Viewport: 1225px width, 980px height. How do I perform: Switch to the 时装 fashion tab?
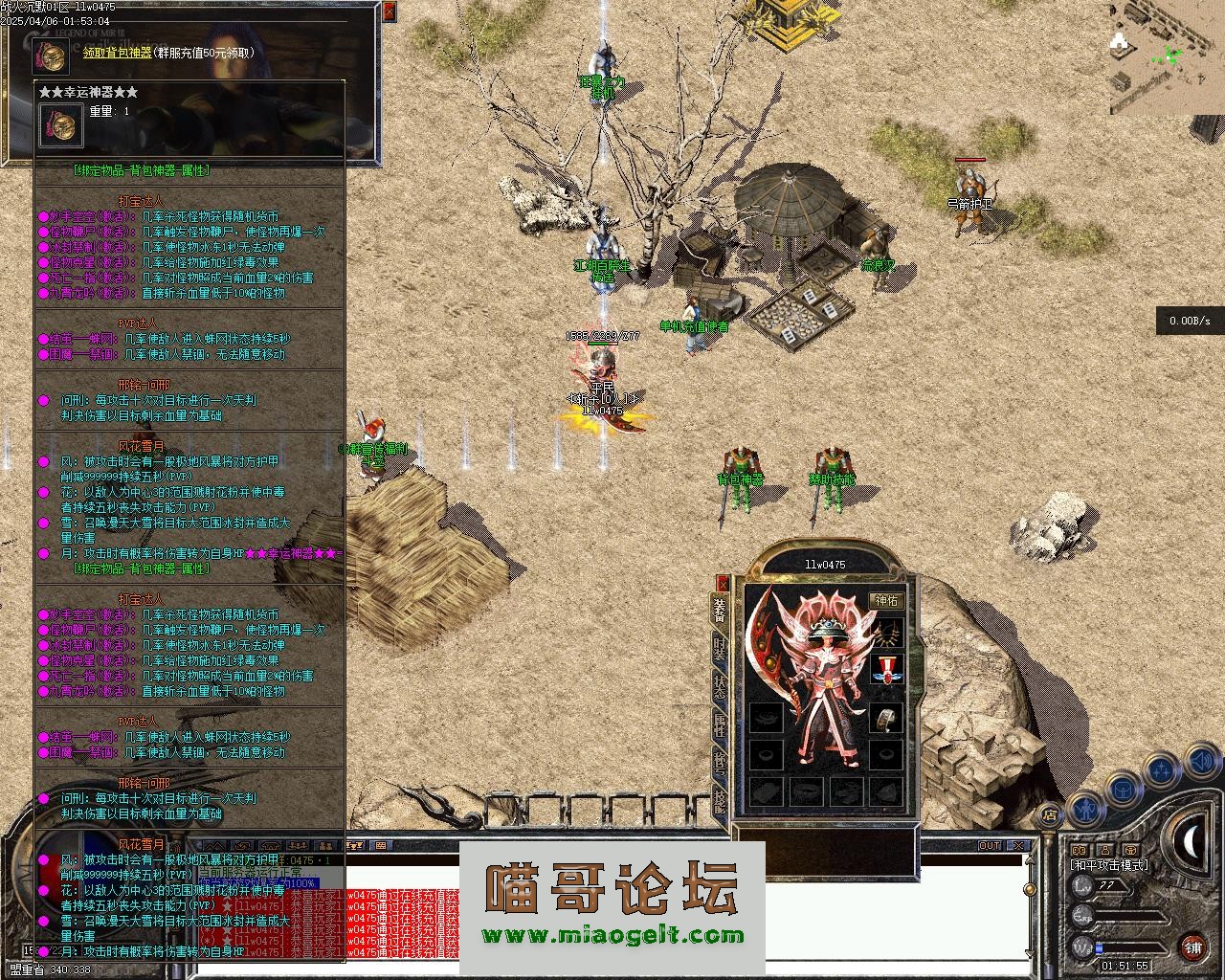pyautogui.click(x=720, y=650)
